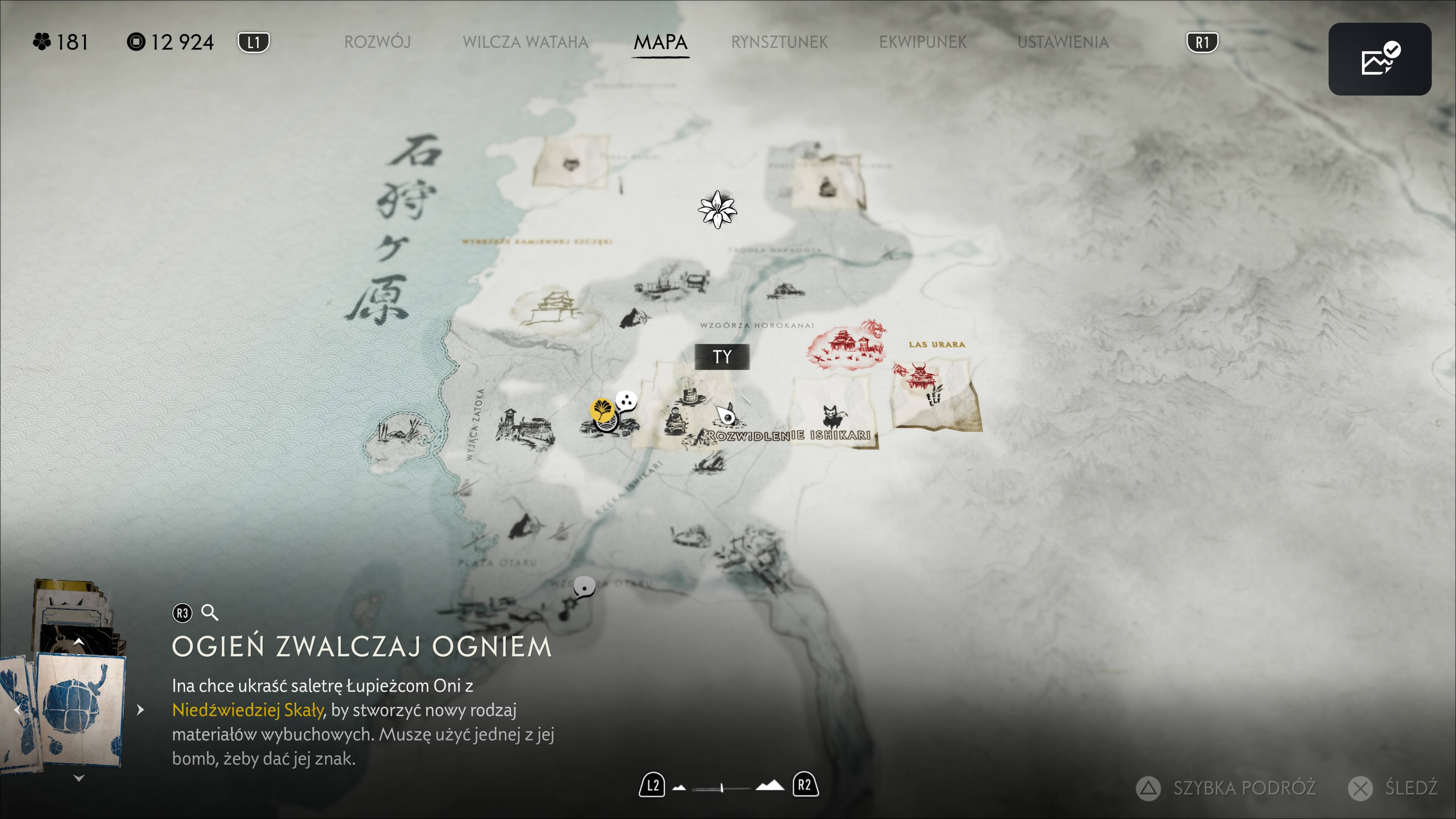
Task: Open the screenshot saved notification
Action: (1379, 60)
